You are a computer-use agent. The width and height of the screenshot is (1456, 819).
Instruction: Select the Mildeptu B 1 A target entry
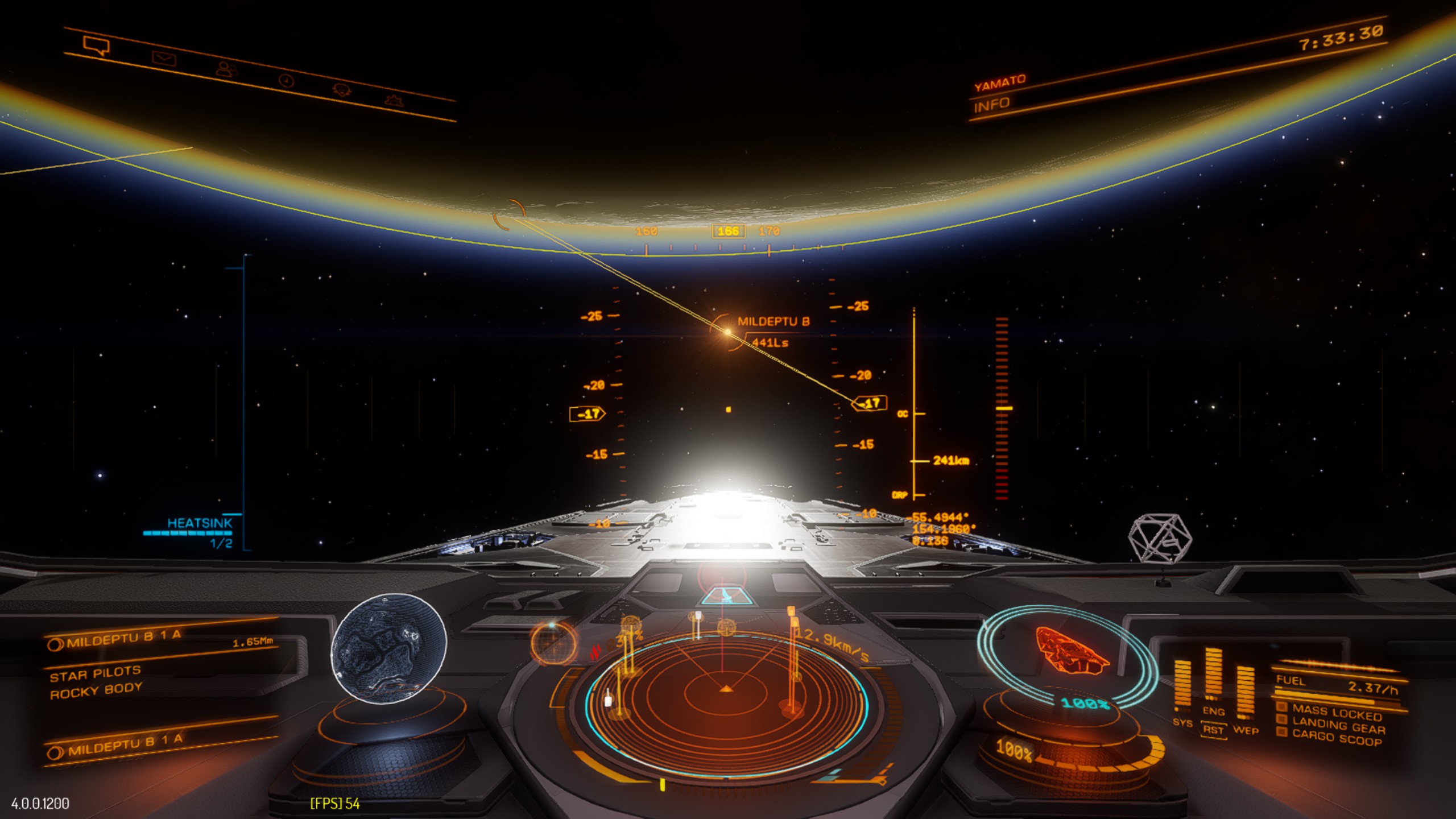[x=124, y=640]
